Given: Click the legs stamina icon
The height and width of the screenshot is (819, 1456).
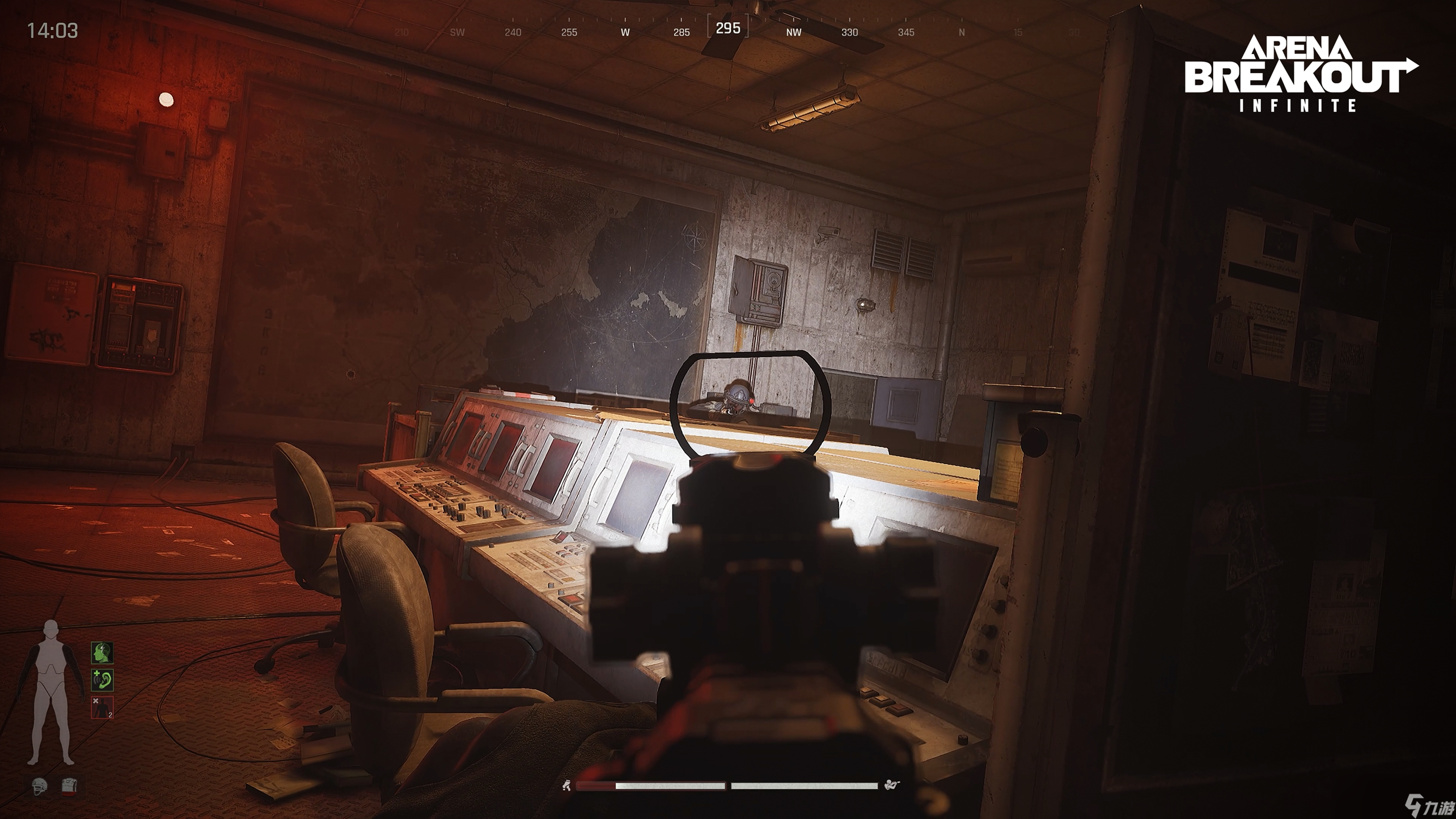Looking at the screenshot, I should pyautogui.click(x=566, y=786).
